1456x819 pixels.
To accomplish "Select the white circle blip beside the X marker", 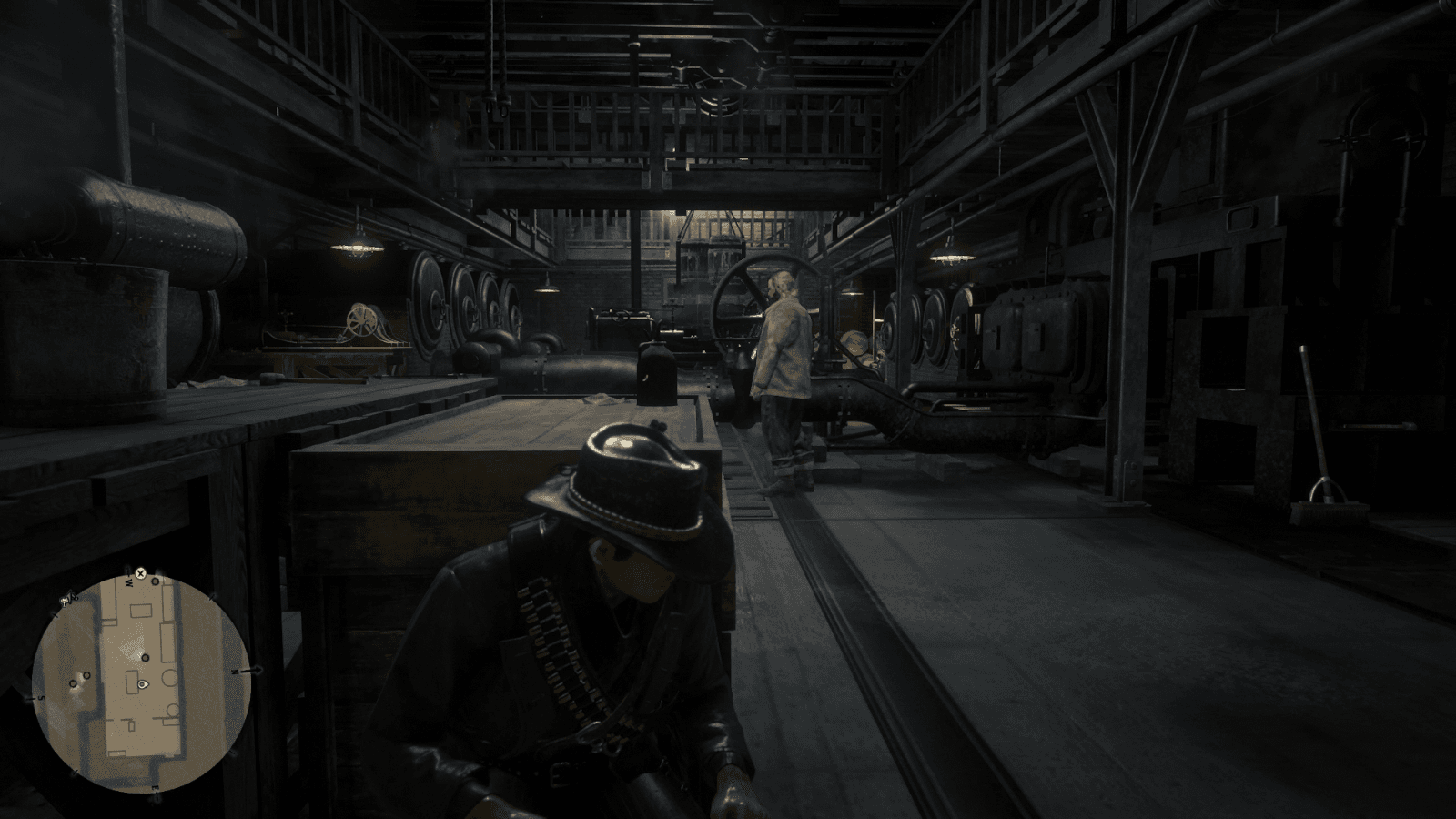I will [x=155, y=581].
